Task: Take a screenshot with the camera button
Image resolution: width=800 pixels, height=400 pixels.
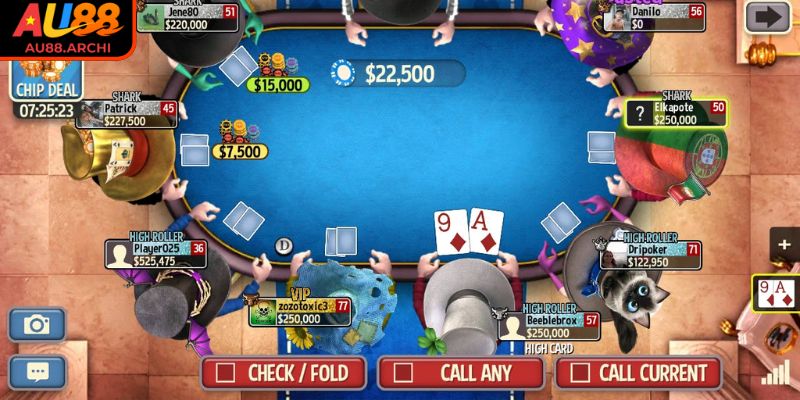Action: pos(37,324)
